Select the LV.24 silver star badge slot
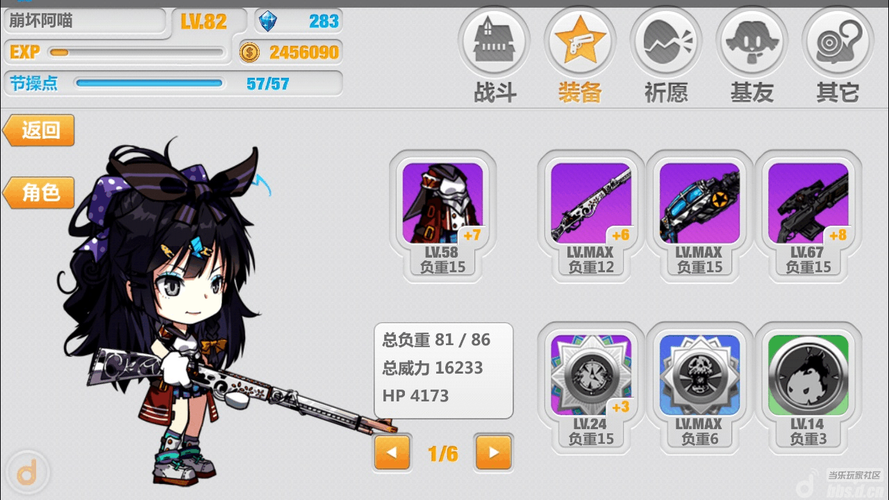889x500 pixels. [x=590, y=385]
